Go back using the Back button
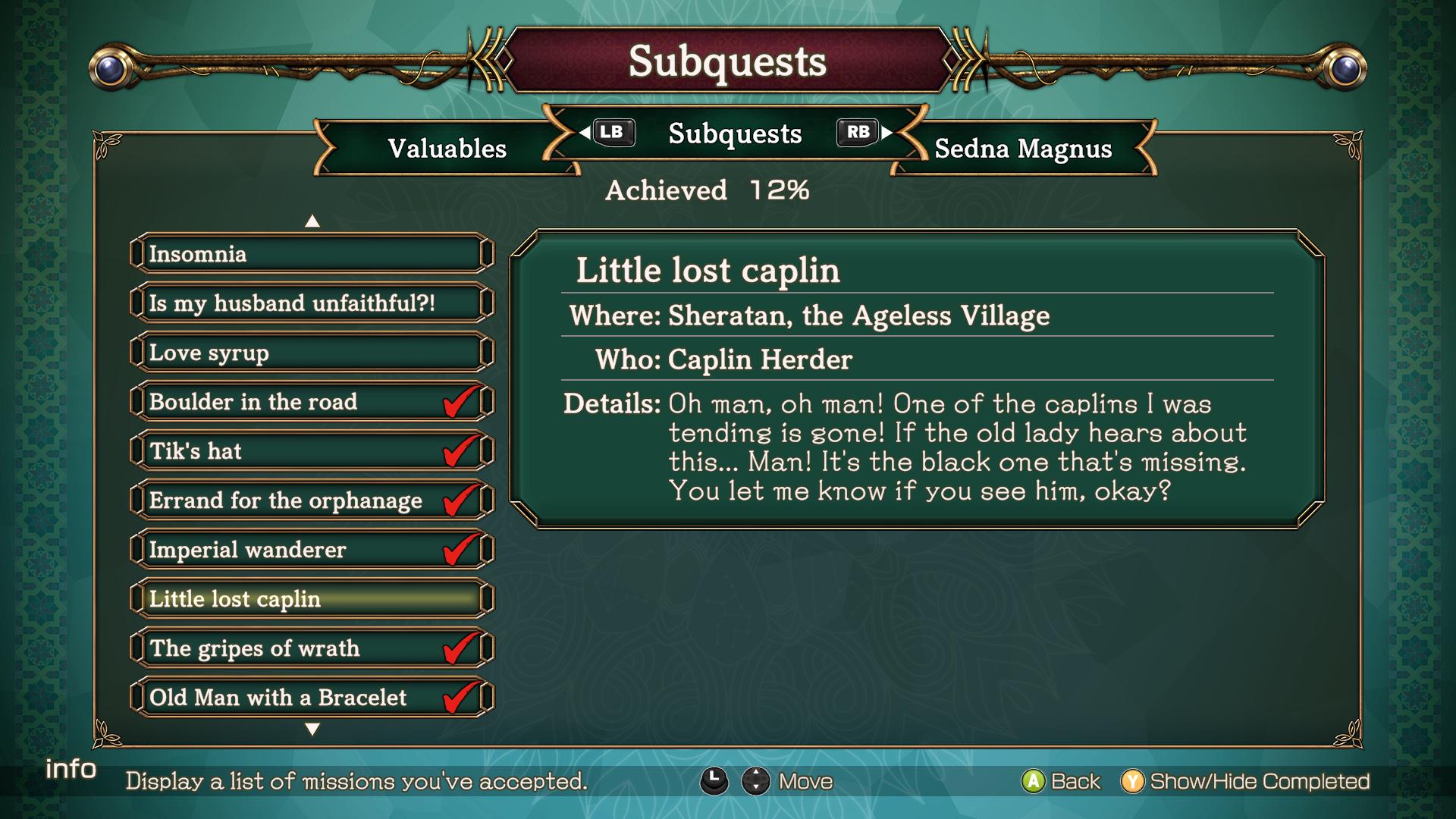 (x=1062, y=781)
